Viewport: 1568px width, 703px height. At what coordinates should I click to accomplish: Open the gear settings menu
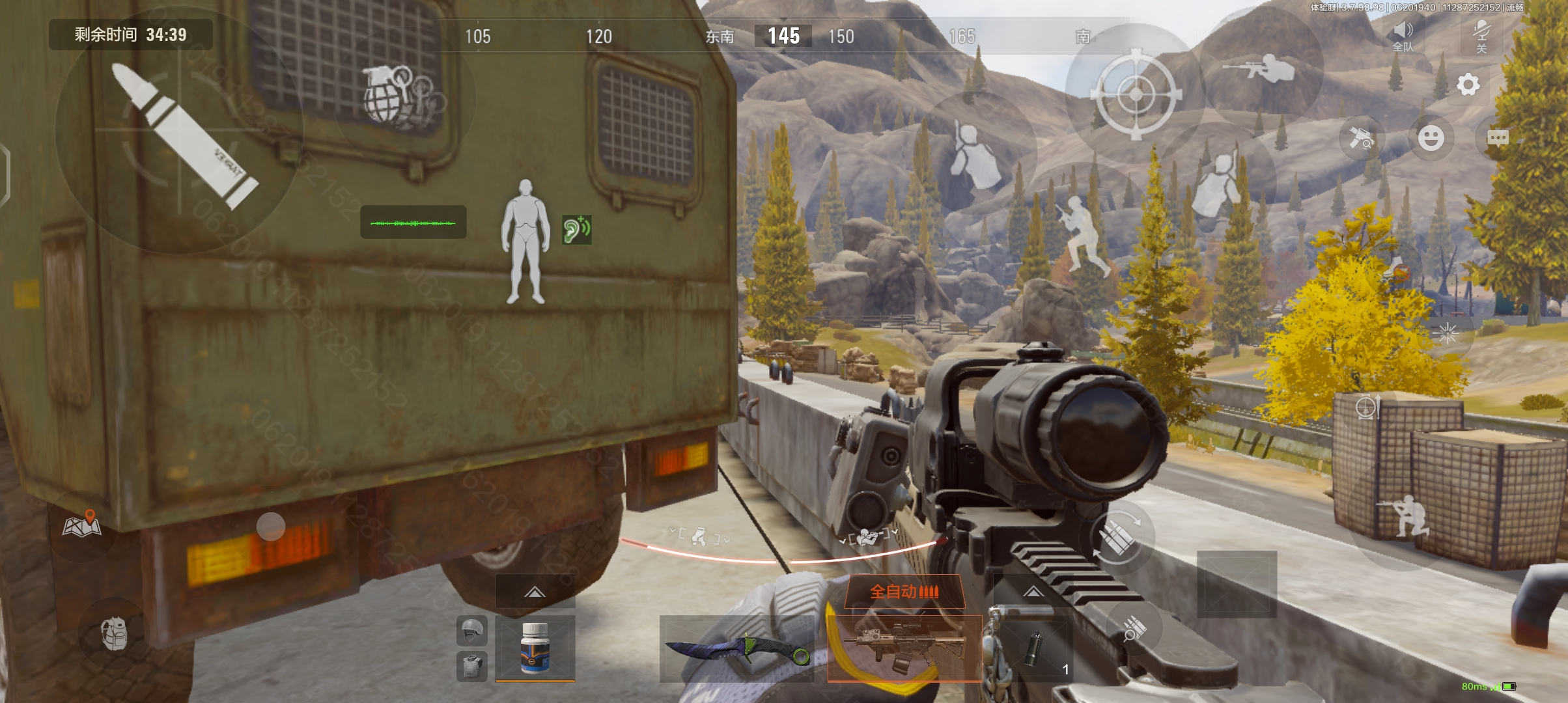click(x=1468, y=85)
